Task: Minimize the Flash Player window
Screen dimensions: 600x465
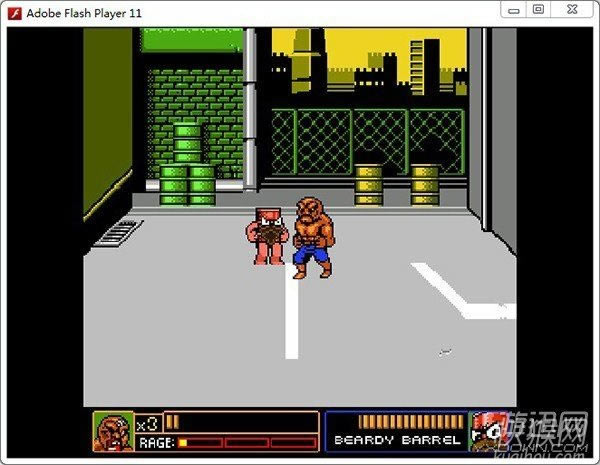Action: coord(511,9)
